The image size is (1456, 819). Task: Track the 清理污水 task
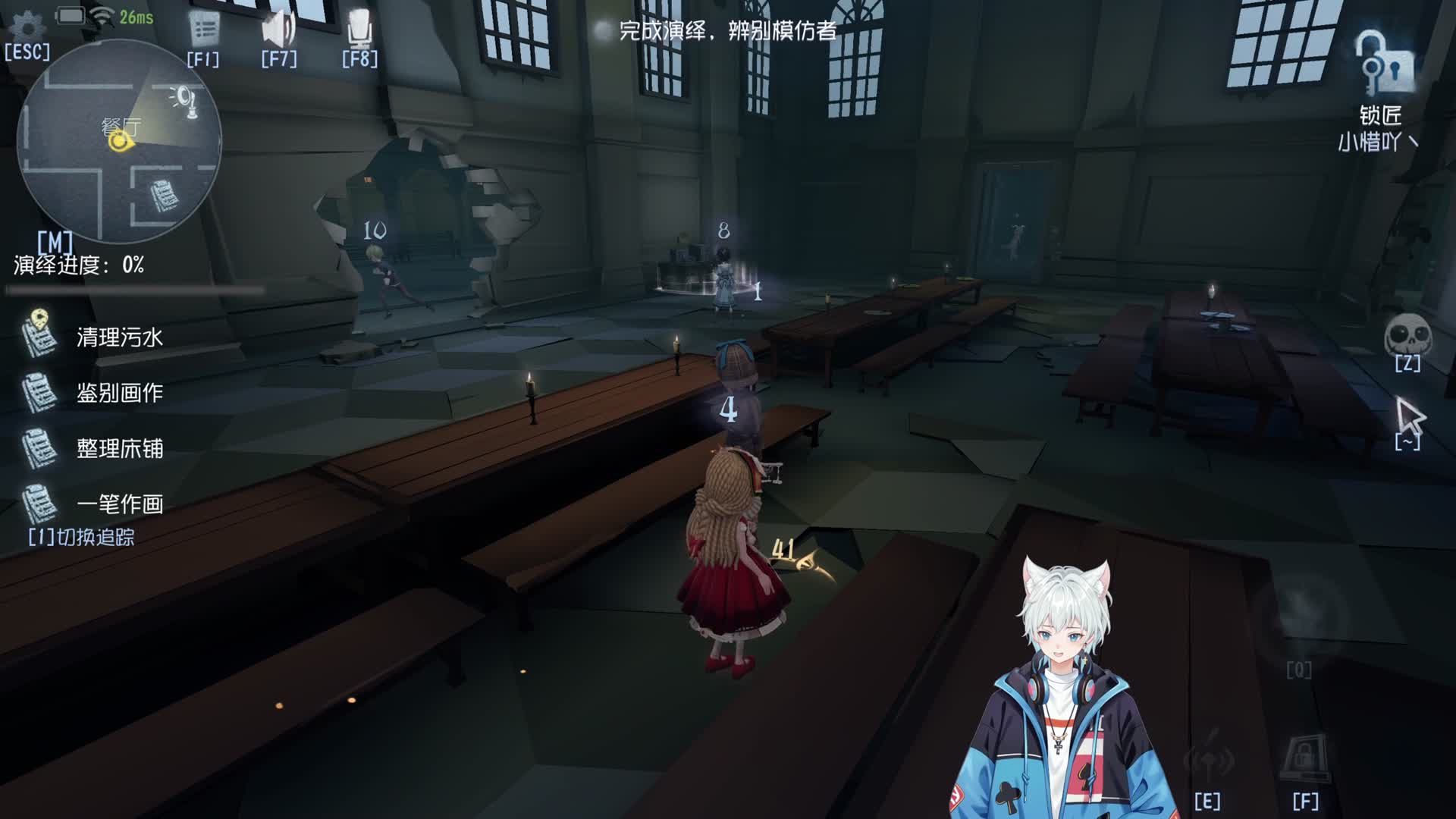click(119, 337)
